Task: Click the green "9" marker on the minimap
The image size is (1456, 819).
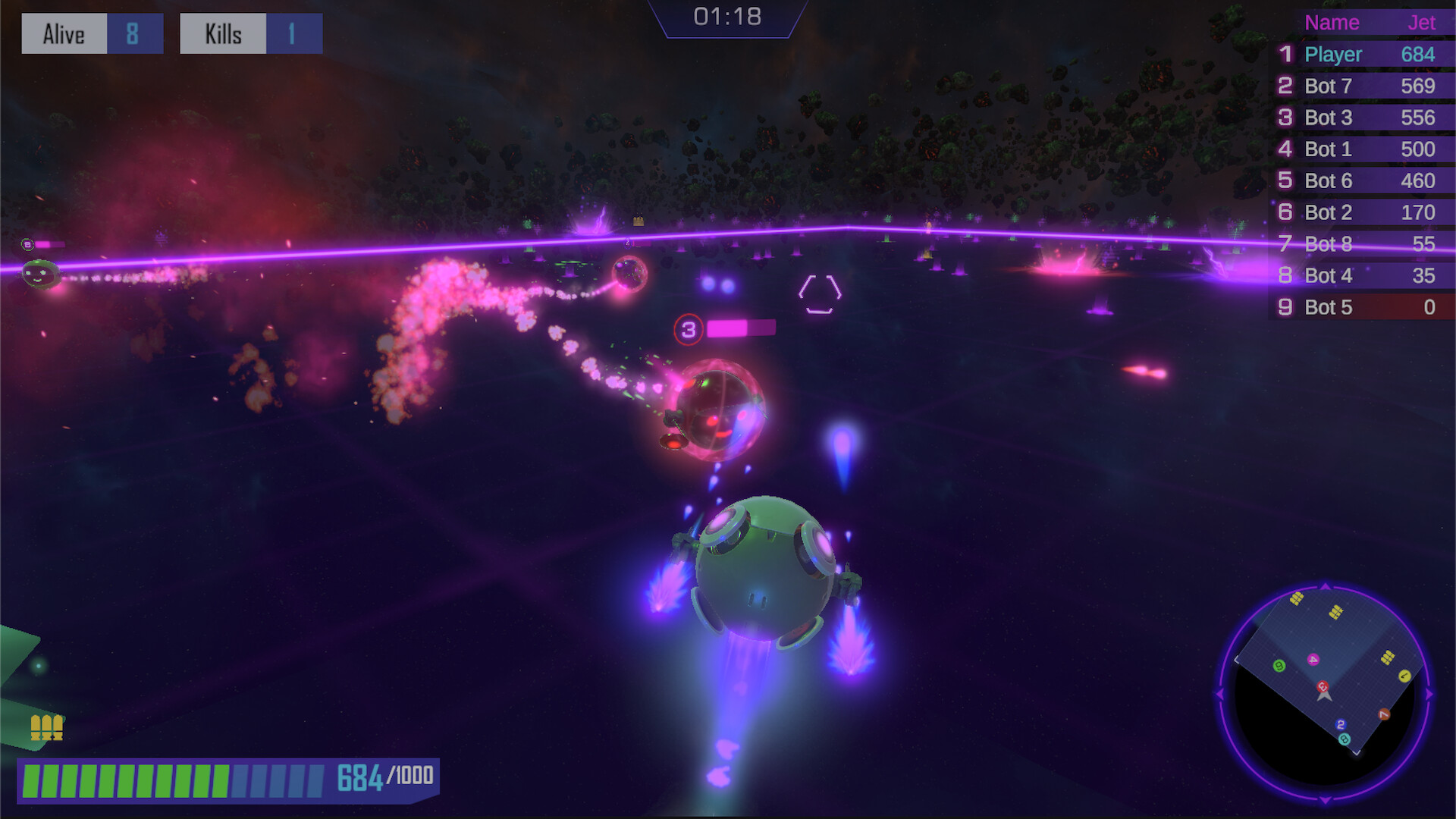Action: tap(1279, 667)
